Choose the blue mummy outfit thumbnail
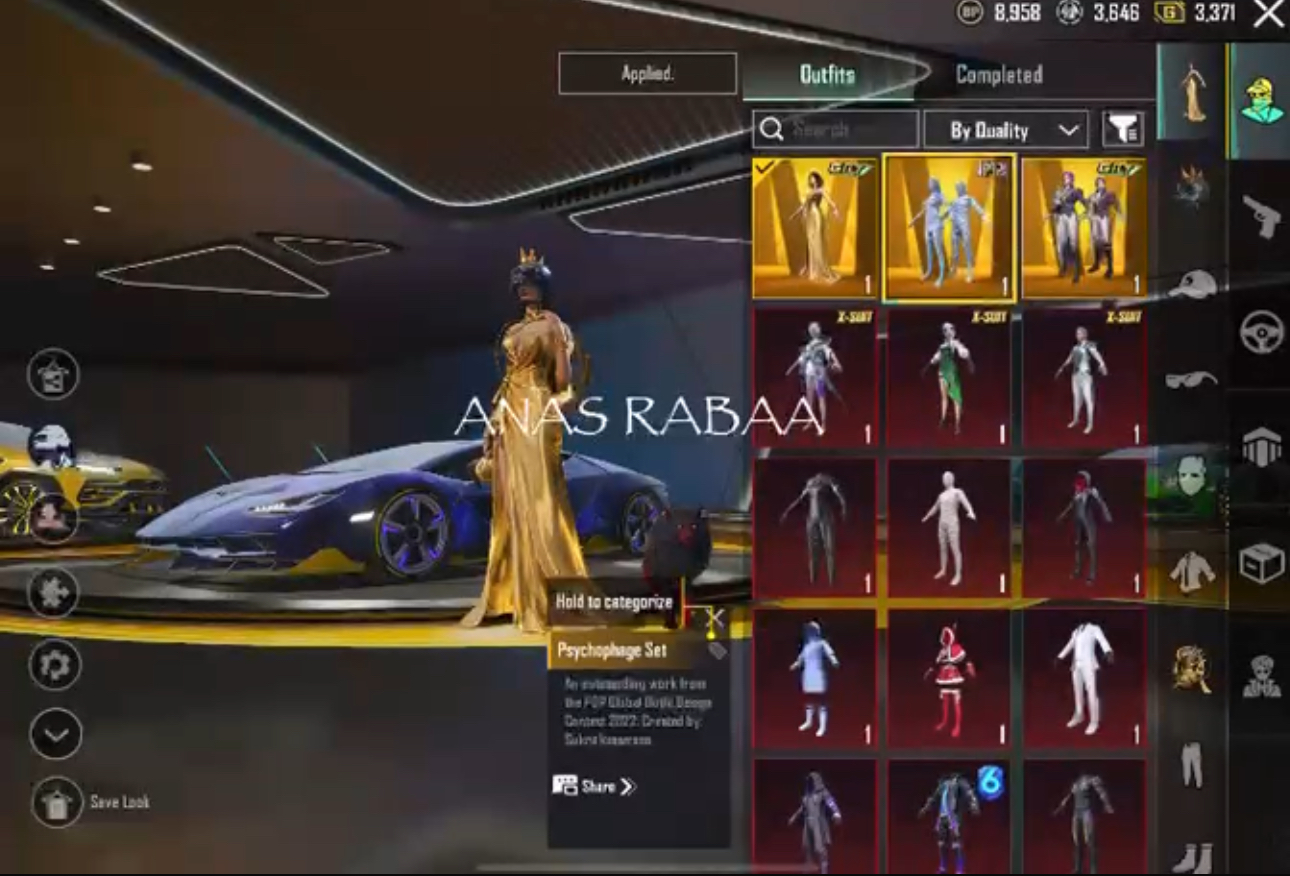The height and width of the screenshot is (876, 1290). [950, 228]
